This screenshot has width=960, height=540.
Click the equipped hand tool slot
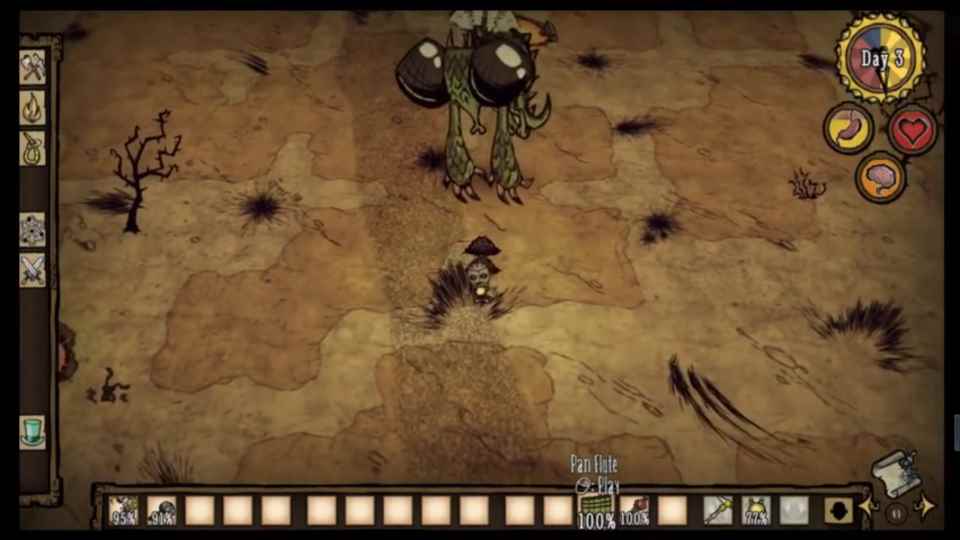(717, 510)
